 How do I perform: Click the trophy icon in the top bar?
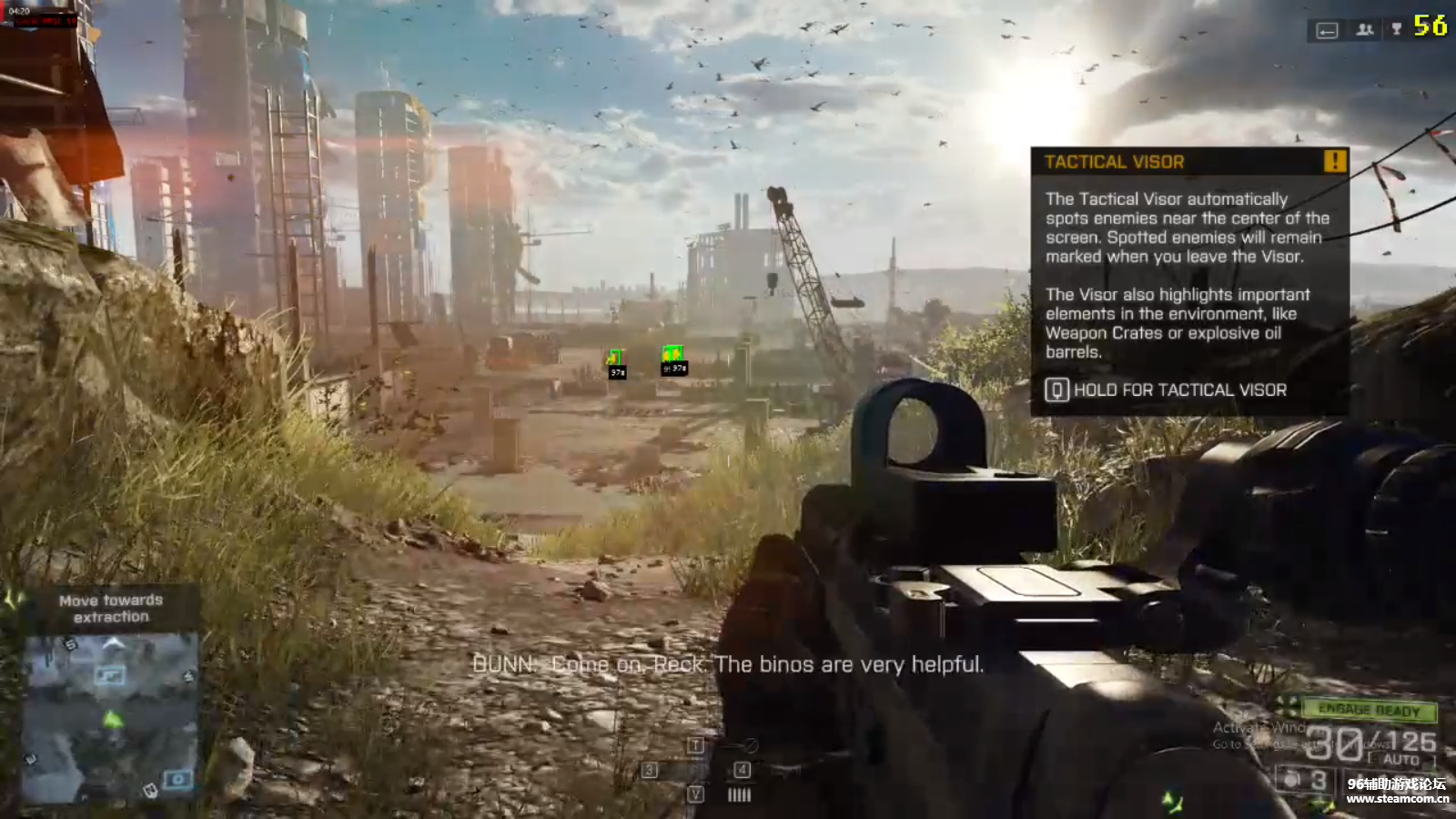1397,30
